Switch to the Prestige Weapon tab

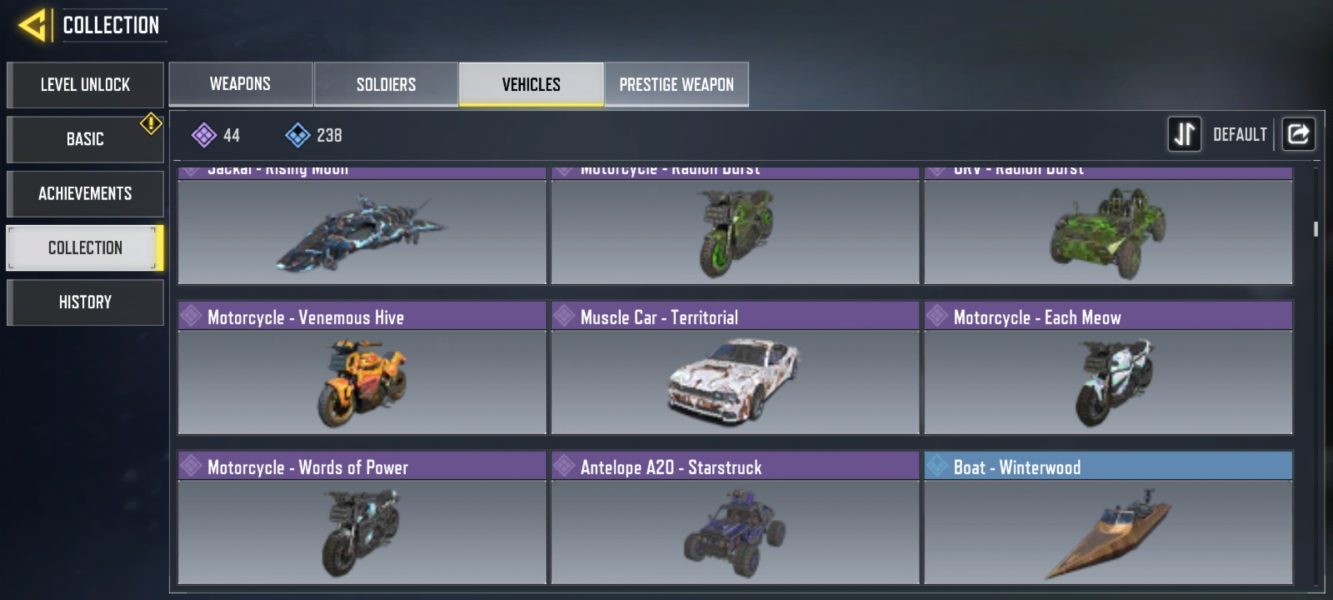676,84
